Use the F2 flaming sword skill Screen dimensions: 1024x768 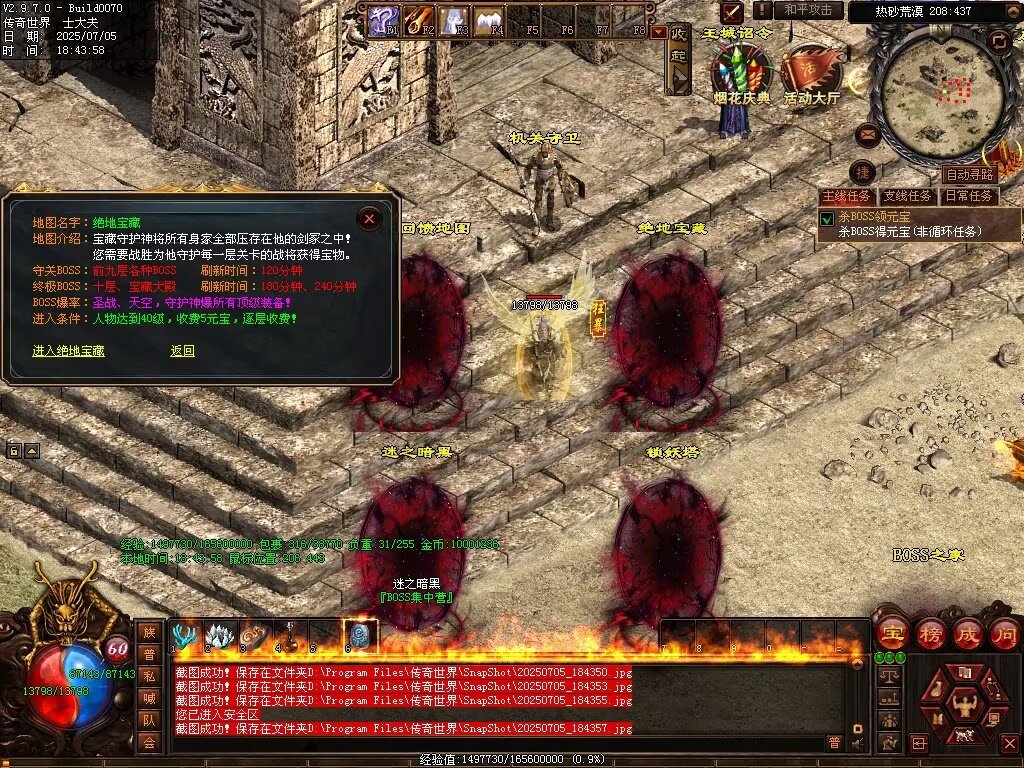tap(419, 20)
